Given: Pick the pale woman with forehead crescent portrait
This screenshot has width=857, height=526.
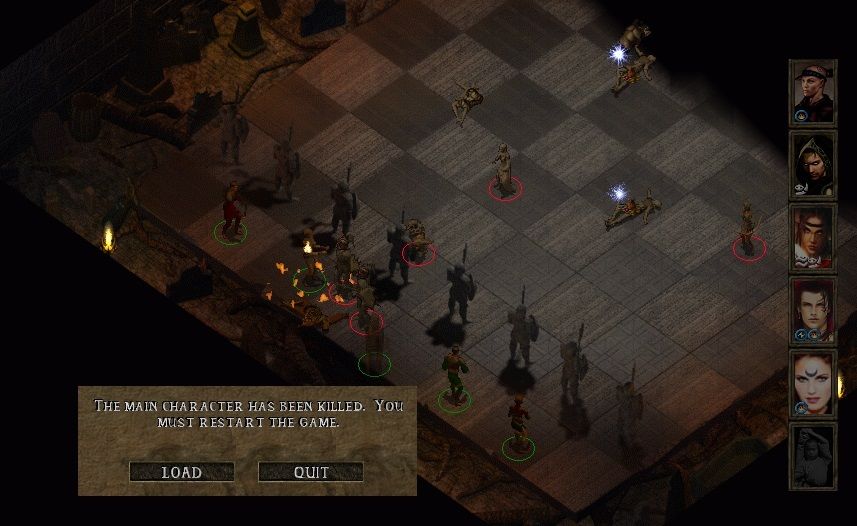Looking at the screenshot, I should tap(812, 383).
